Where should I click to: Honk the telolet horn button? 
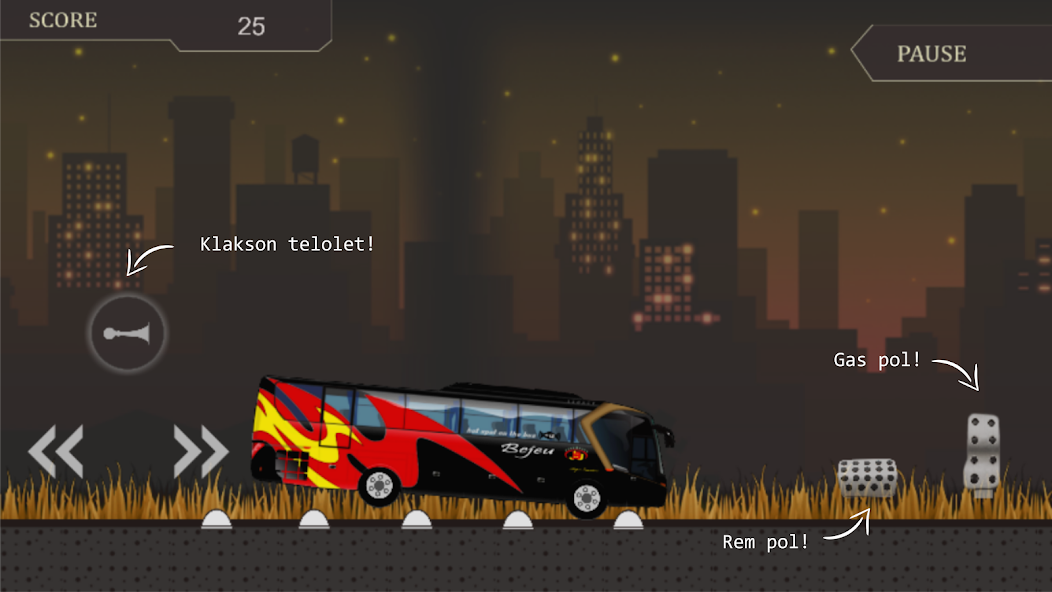(127, 333)
